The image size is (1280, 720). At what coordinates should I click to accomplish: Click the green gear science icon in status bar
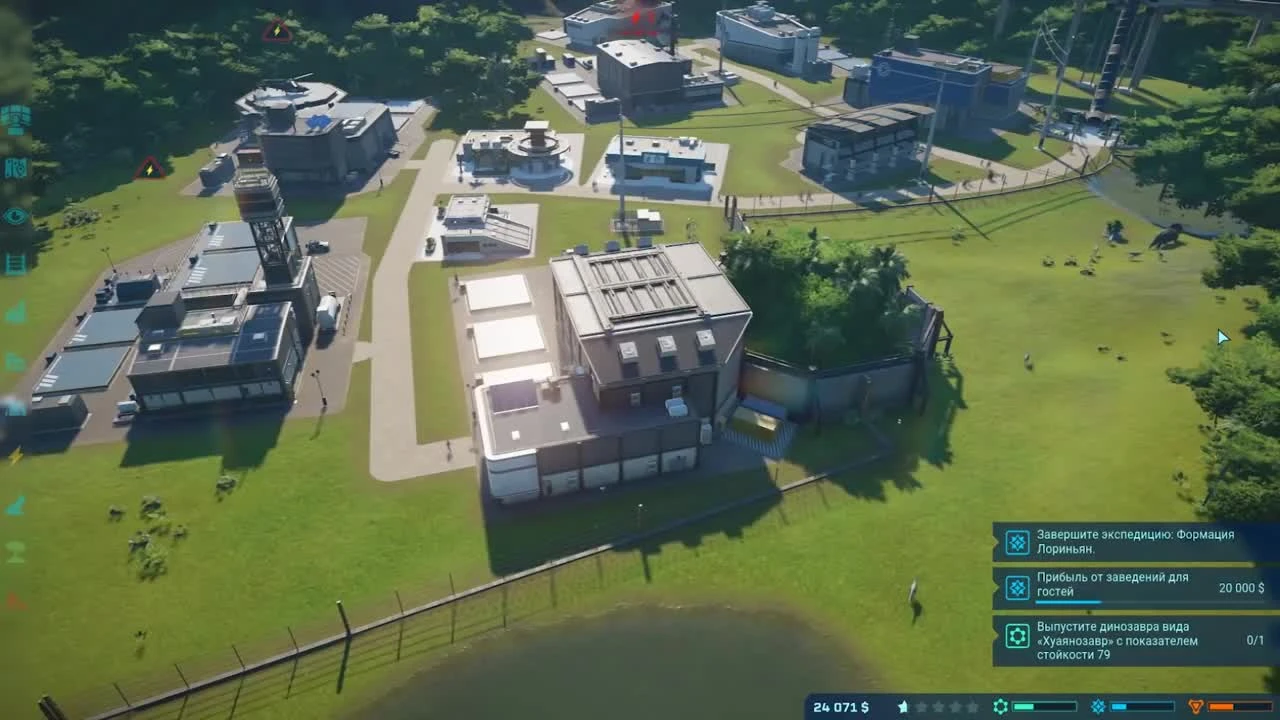click(x=1000, y=706)
